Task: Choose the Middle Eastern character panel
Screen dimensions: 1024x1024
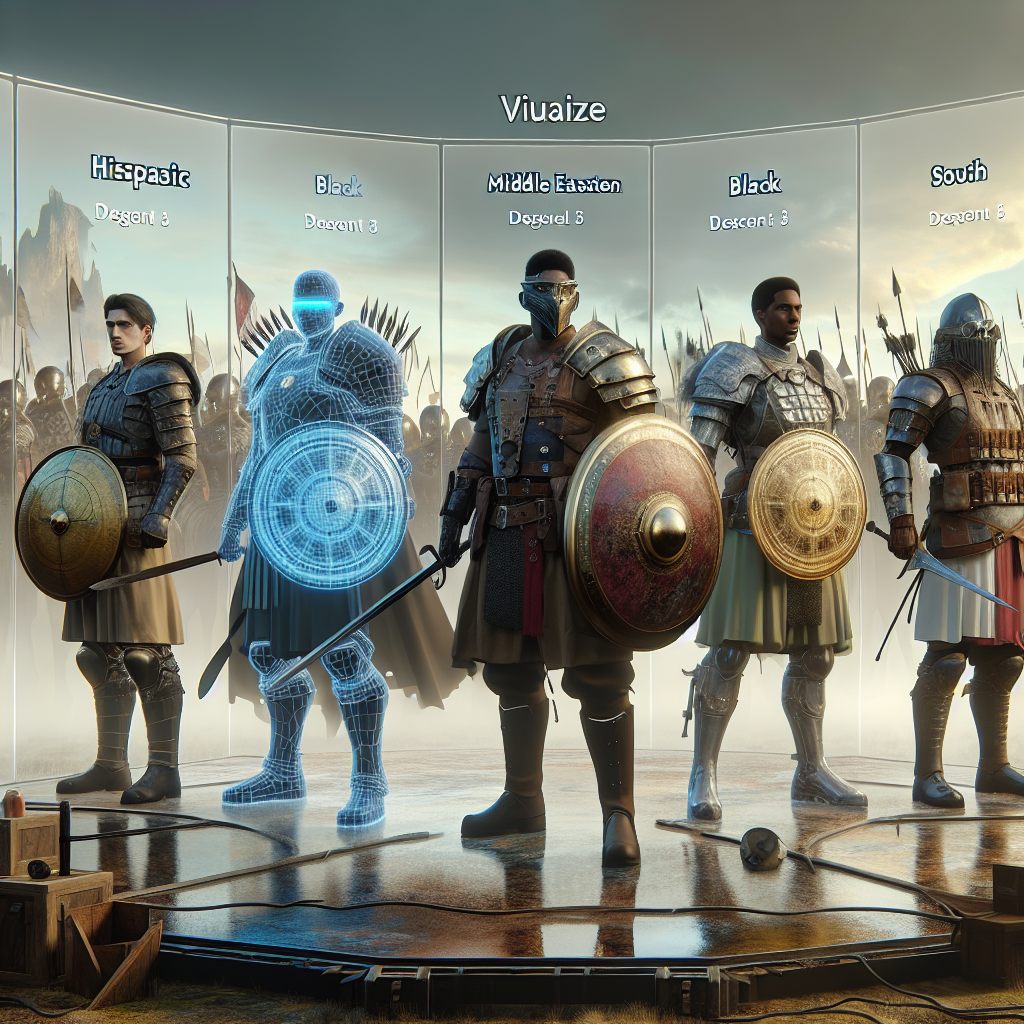Action: point(553,186)
